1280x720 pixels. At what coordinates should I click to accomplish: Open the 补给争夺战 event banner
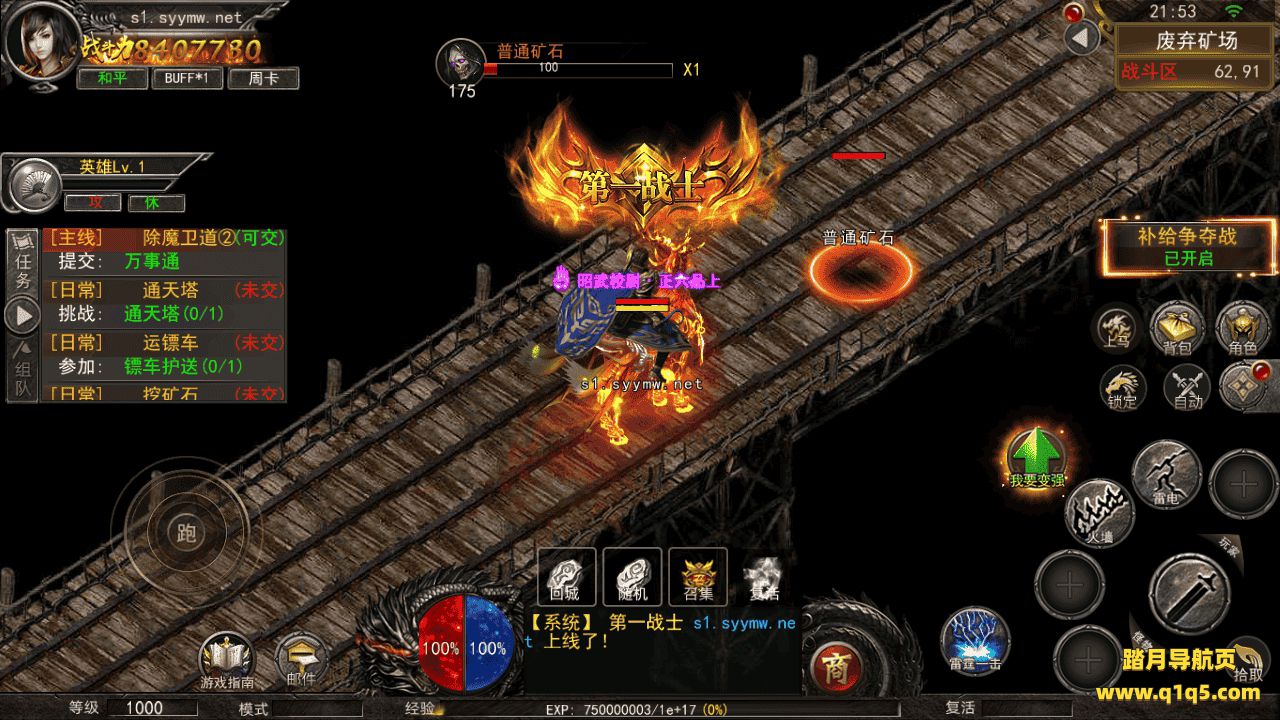[x=1187, y=246]
